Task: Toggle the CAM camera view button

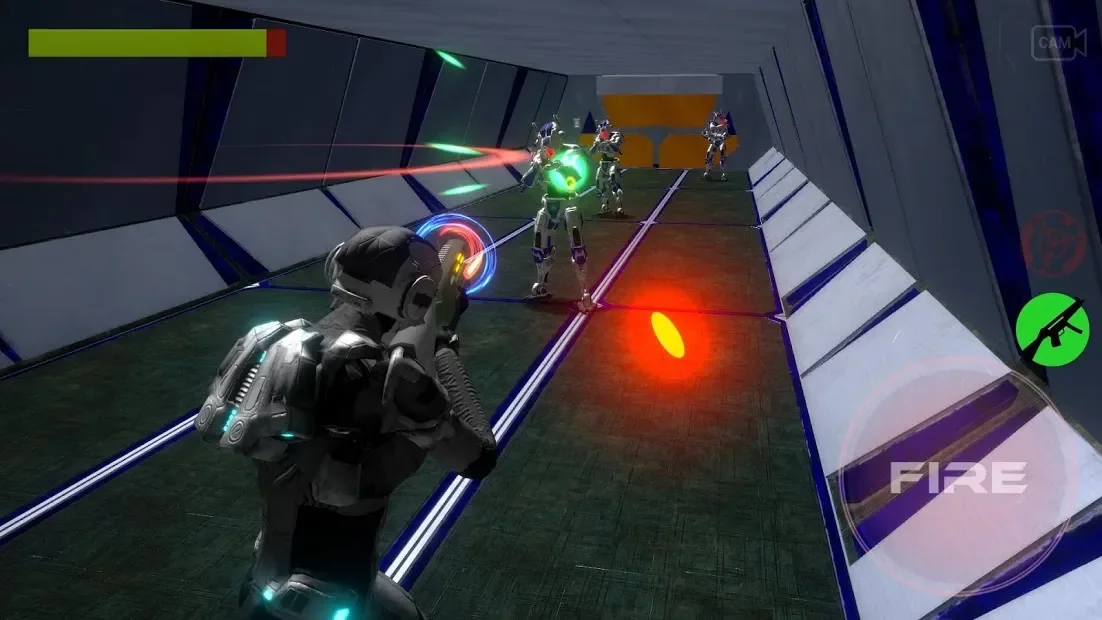Action: click(1058, 43)
